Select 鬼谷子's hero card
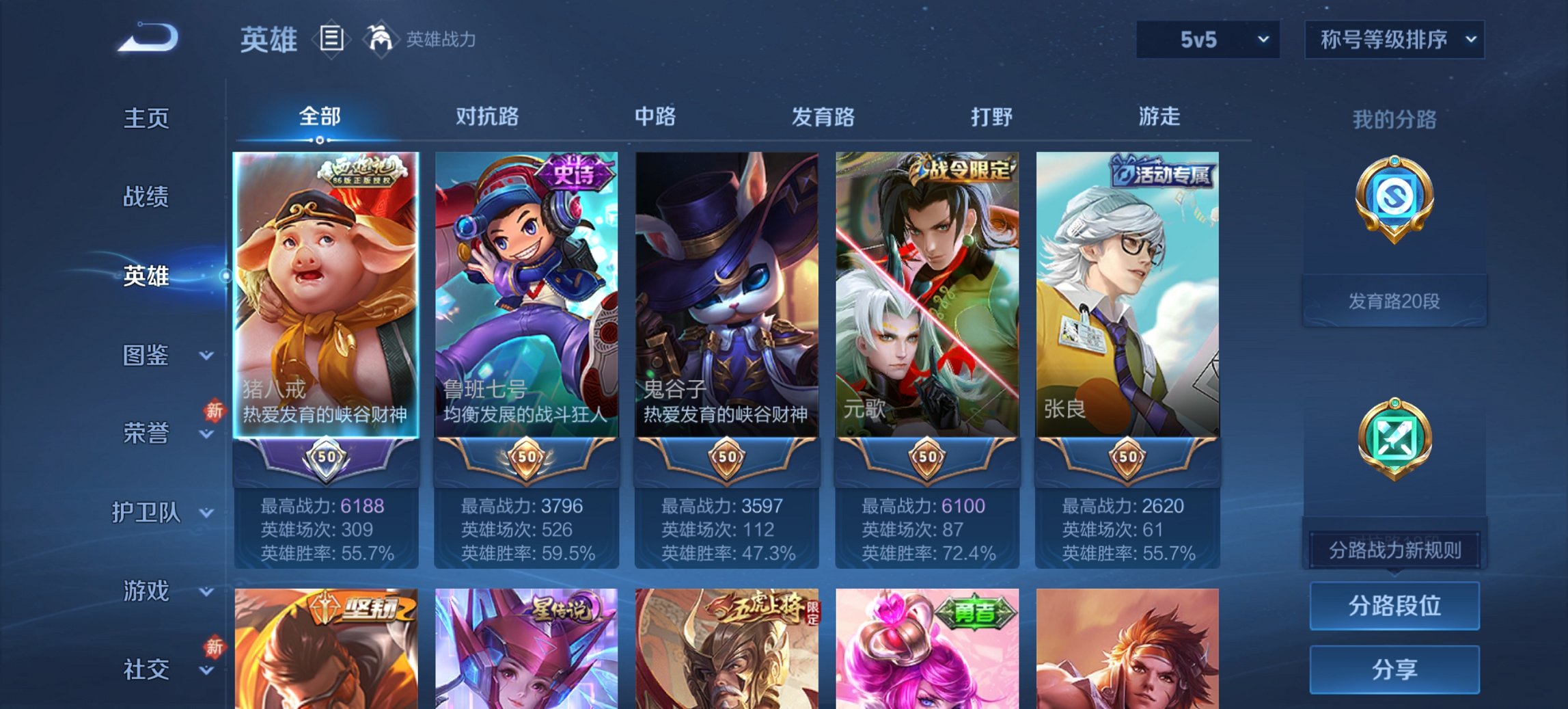The height and width of the screenshot is (709, 1568). (x=722, y=301)
